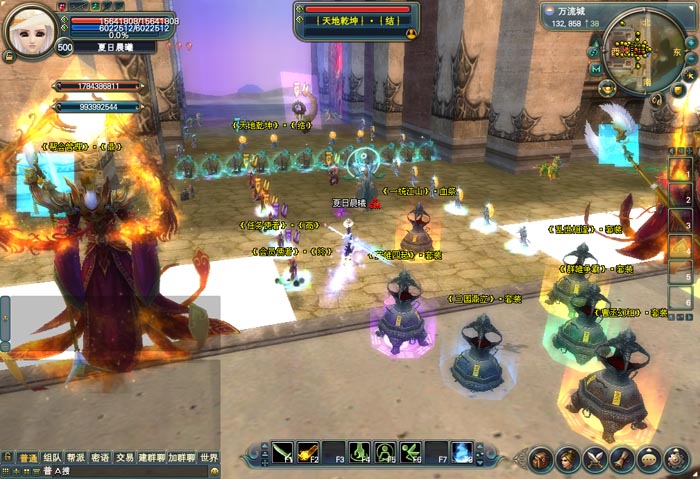The width and height of the screenshot is (700, 479).
Task: Open the crossed swords menu button
Action: click(596, 460)
